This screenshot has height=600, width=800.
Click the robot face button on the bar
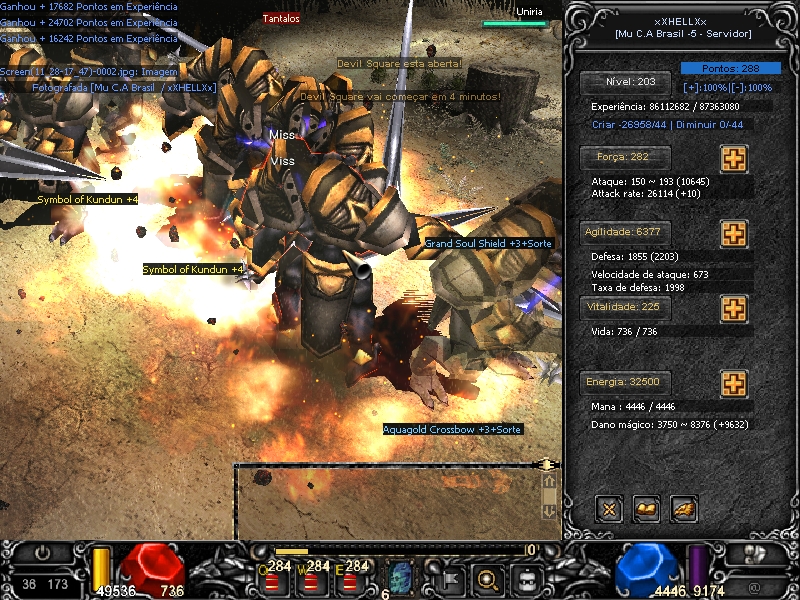pyautogui.click(x=527, y=578)
